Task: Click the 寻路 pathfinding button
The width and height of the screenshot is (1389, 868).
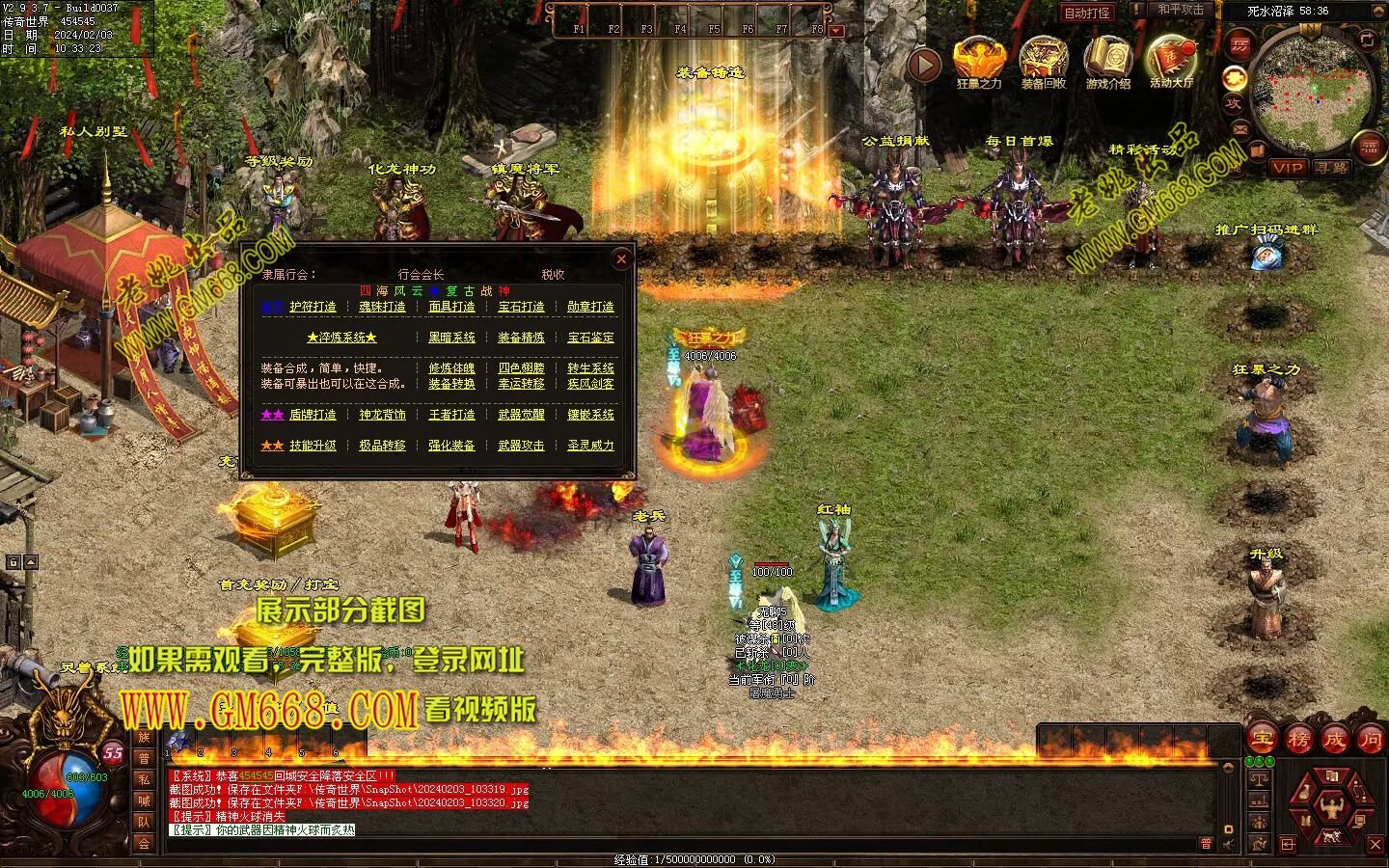Action: (1332, 168)
